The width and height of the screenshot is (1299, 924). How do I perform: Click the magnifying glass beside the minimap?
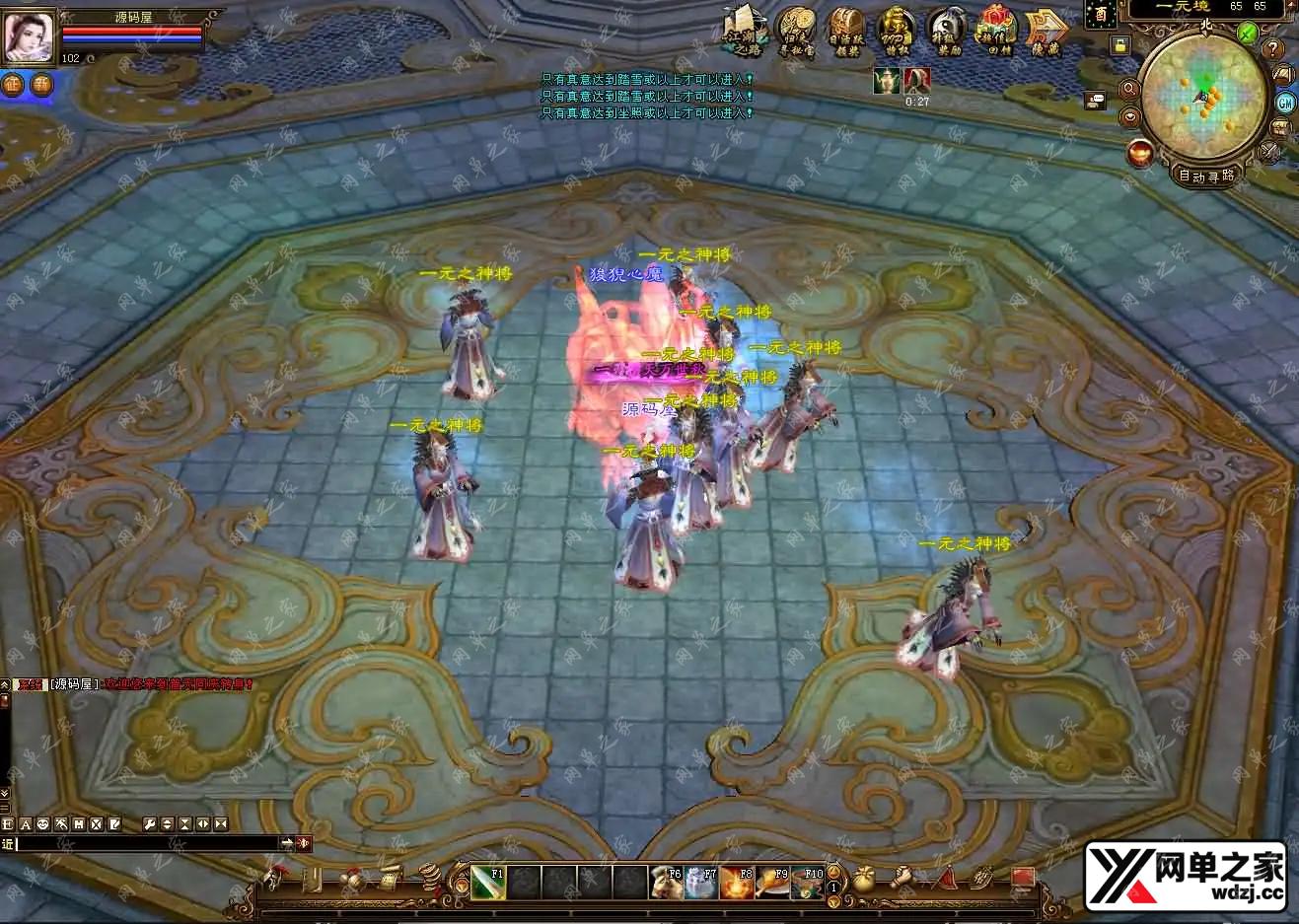tap(1130, 89)
